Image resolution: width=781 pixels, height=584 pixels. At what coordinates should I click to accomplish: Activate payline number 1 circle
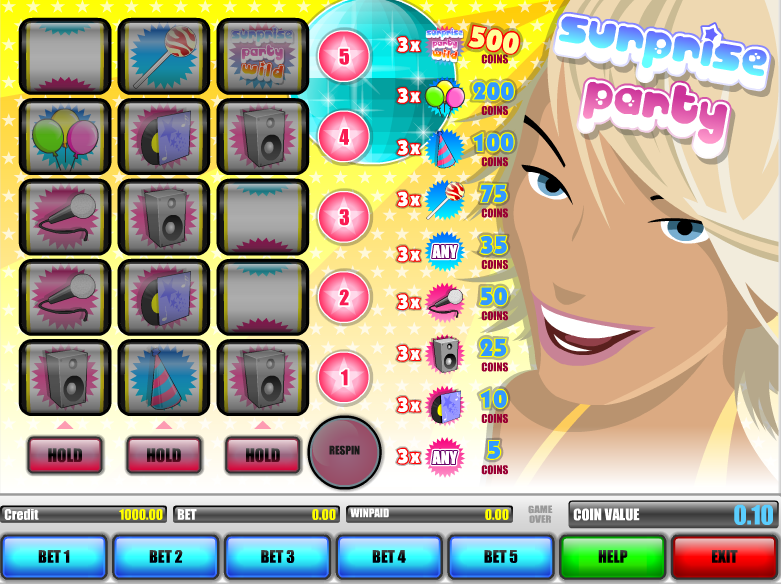344,378
